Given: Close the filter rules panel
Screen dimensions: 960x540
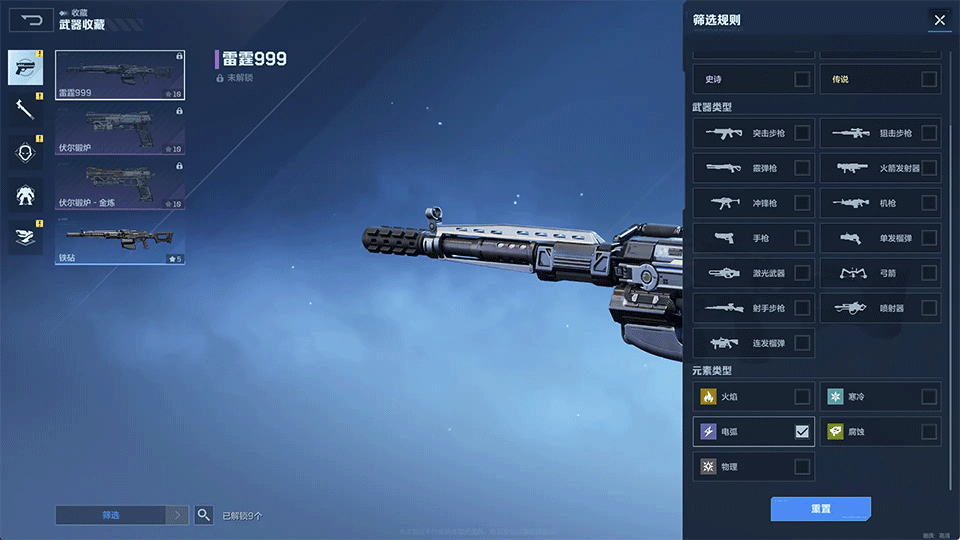Looking at the screenshot, I should tap(939, 20).
